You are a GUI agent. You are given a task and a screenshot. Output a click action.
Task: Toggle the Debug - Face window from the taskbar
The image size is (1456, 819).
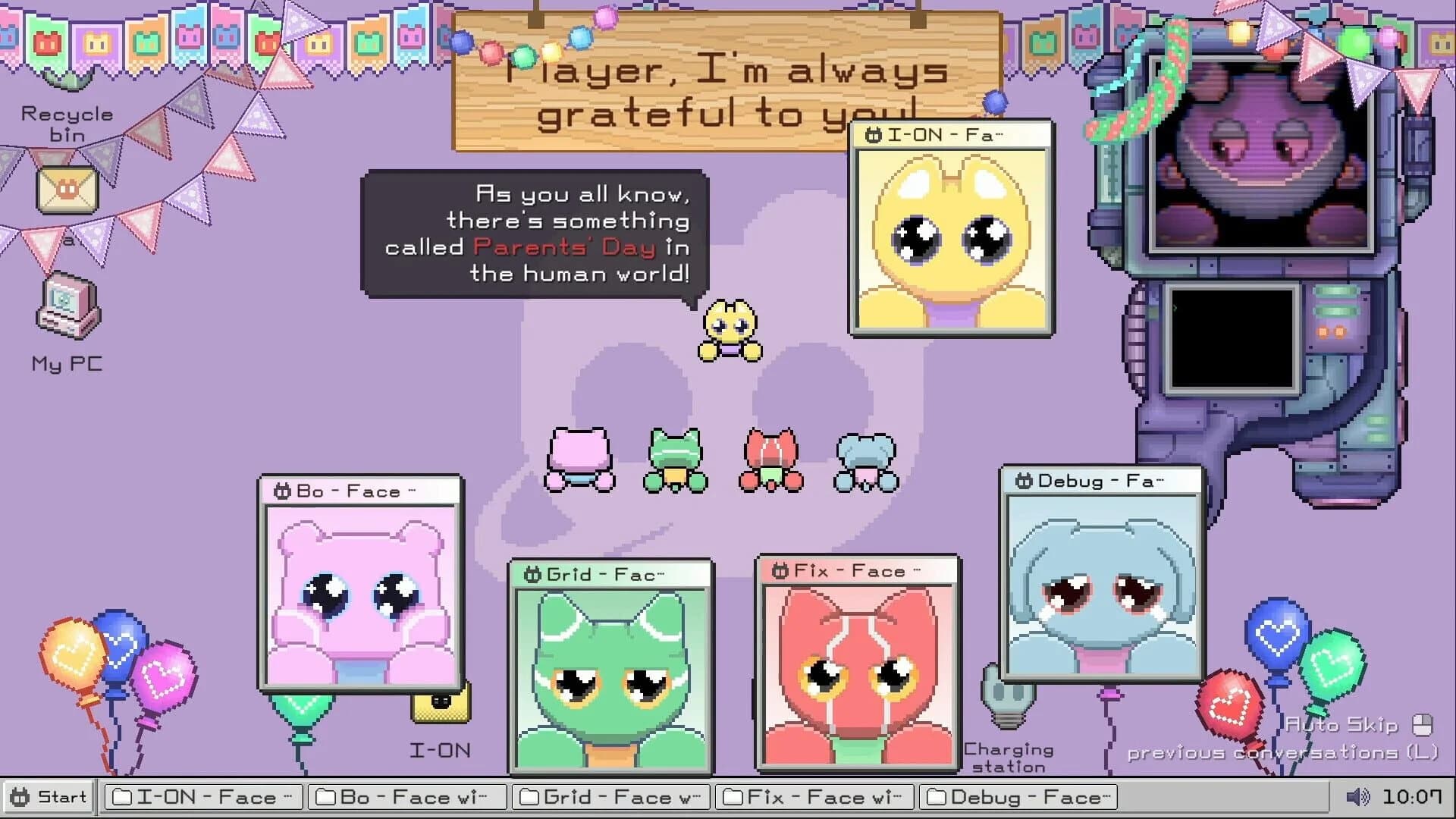(1017, 797)
